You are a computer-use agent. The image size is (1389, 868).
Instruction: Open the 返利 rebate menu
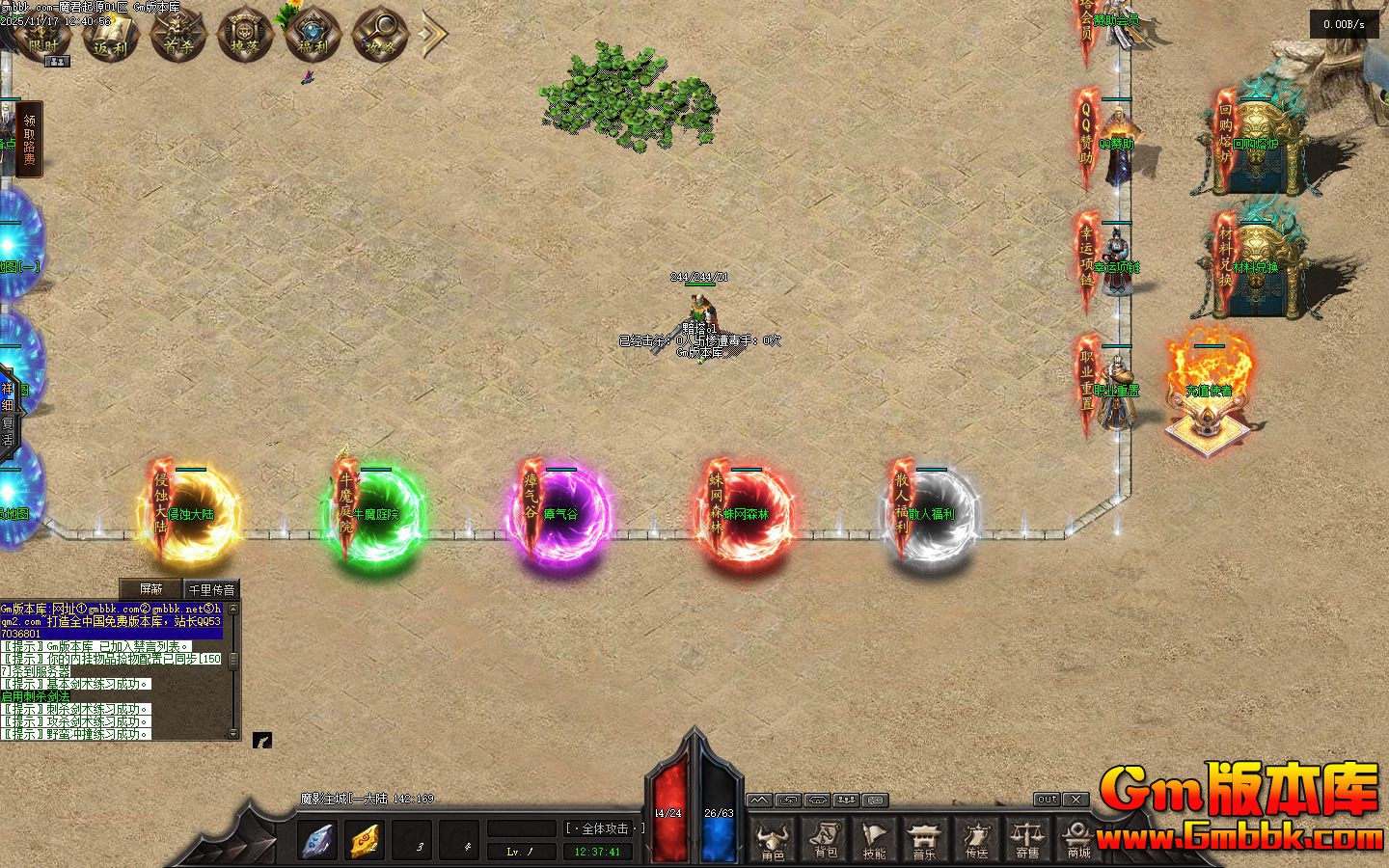point(111,36)
